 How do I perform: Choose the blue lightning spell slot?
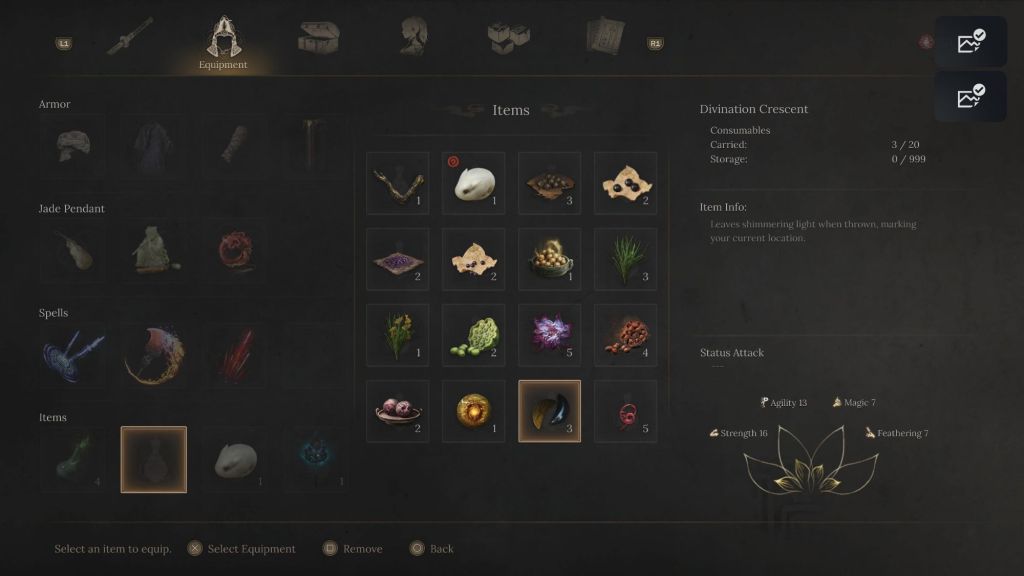(x=72, y=355)
